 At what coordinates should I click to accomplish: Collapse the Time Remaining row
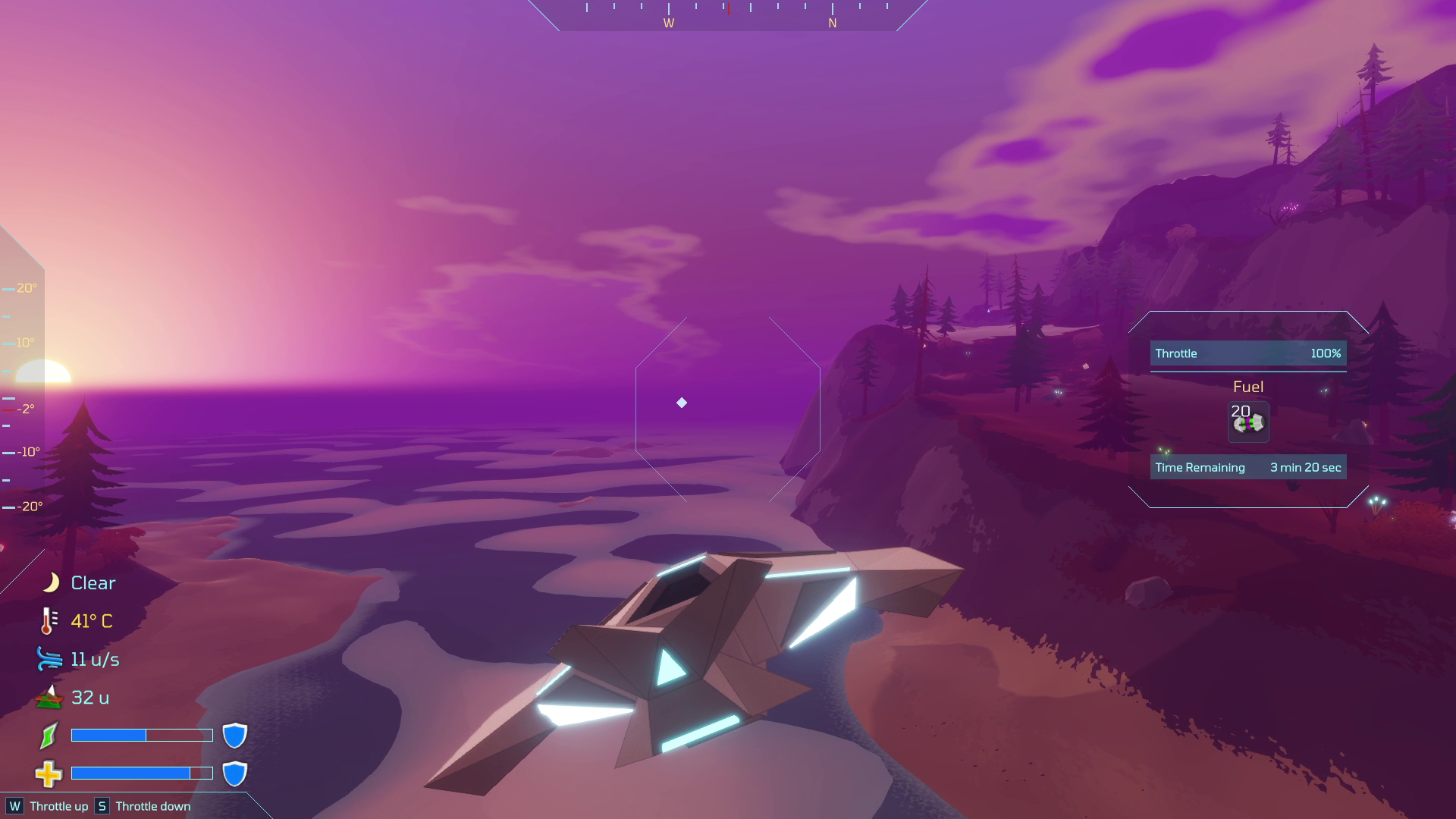1247,467
